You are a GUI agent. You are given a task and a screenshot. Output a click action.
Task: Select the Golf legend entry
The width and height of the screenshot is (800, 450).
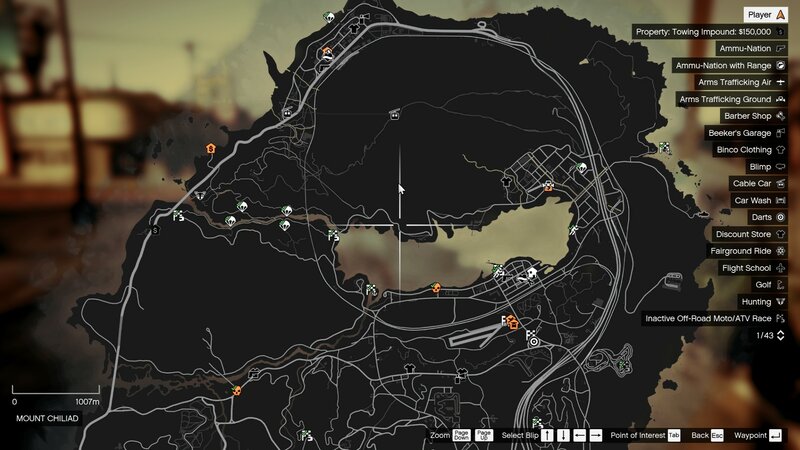tap(768, 285)
